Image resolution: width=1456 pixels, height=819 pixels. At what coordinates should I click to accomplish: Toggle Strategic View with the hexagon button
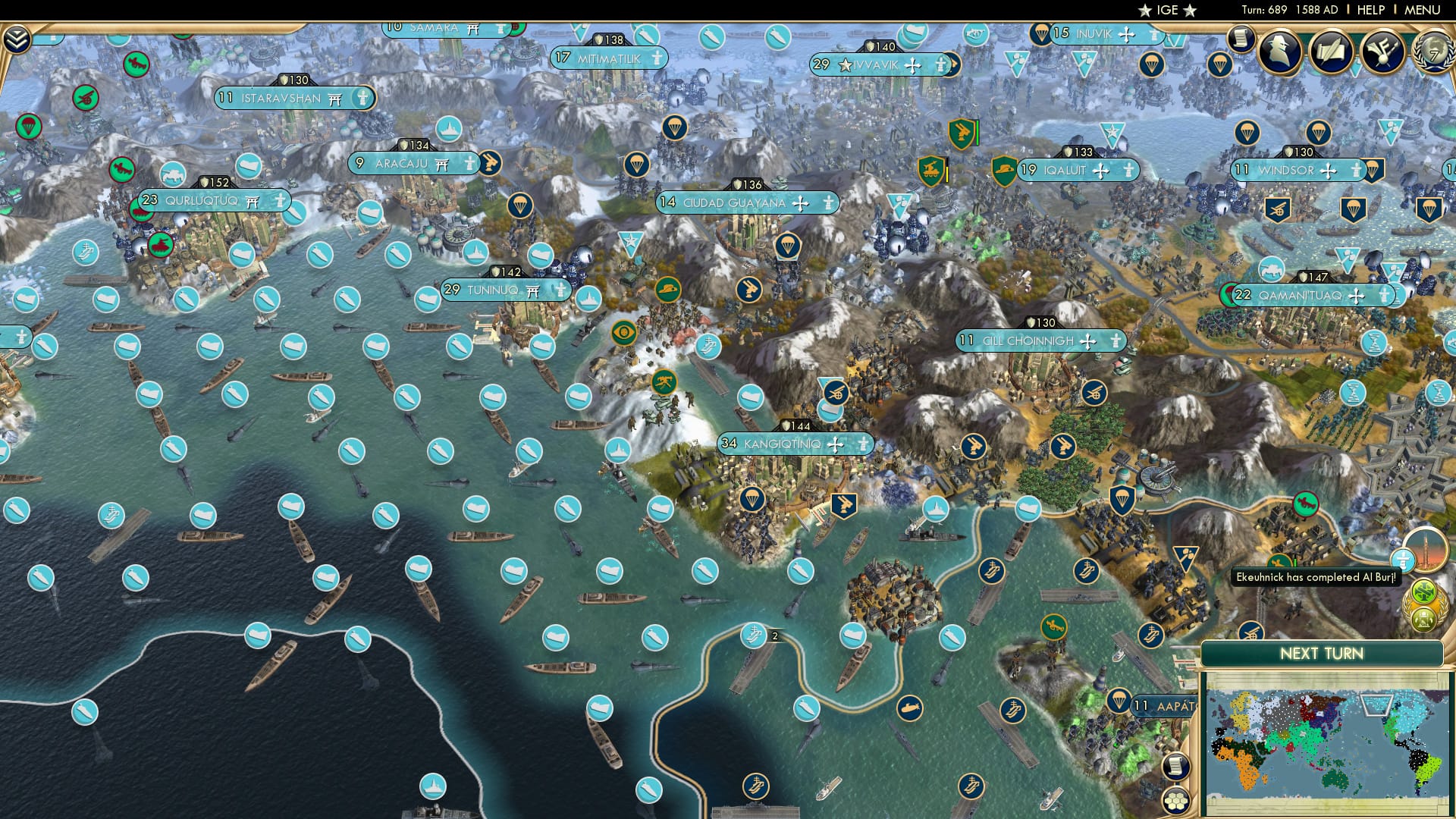click(1176, 802)
